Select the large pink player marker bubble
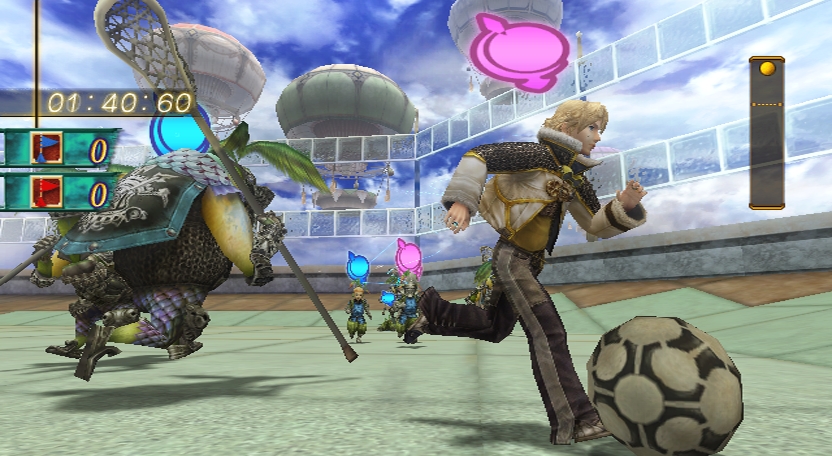 (x=519, y=48)
